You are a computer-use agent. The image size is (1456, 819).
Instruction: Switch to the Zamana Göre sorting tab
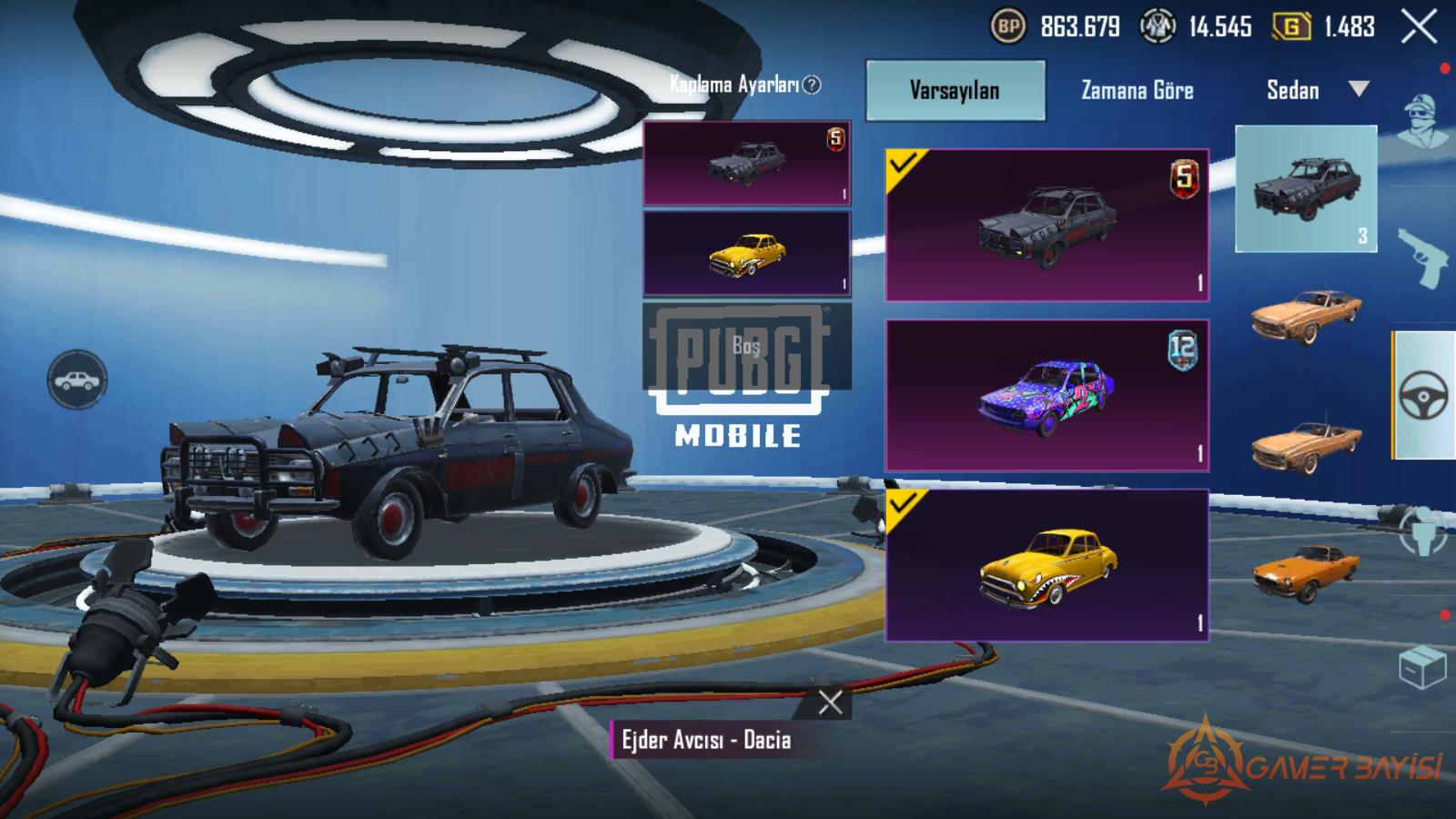1137,90
